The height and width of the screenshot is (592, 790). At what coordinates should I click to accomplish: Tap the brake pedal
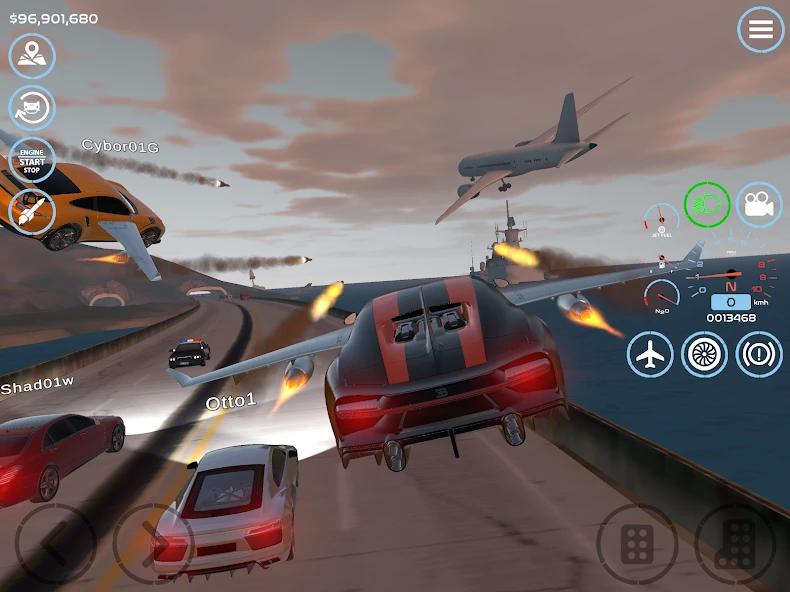tap(637, 544)
